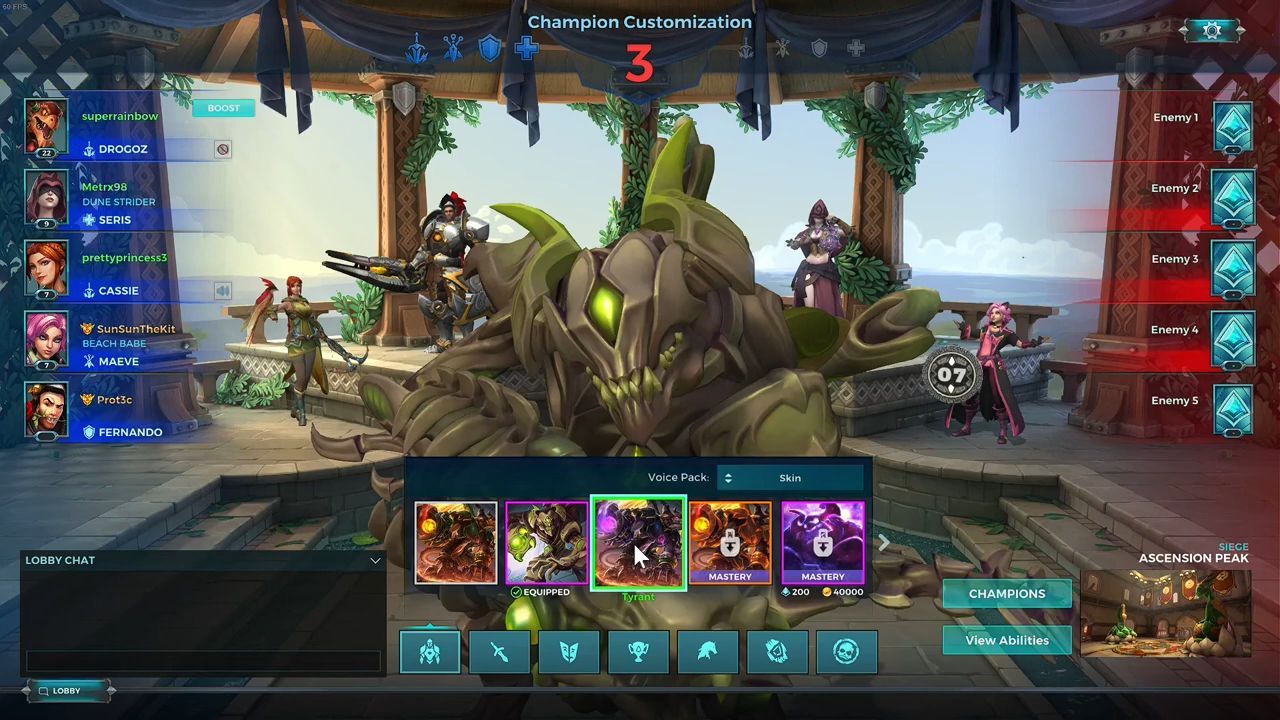This screenshot has width=1280, height=720.
Task: Choose the currently equipped green skin
Action: 547,543
